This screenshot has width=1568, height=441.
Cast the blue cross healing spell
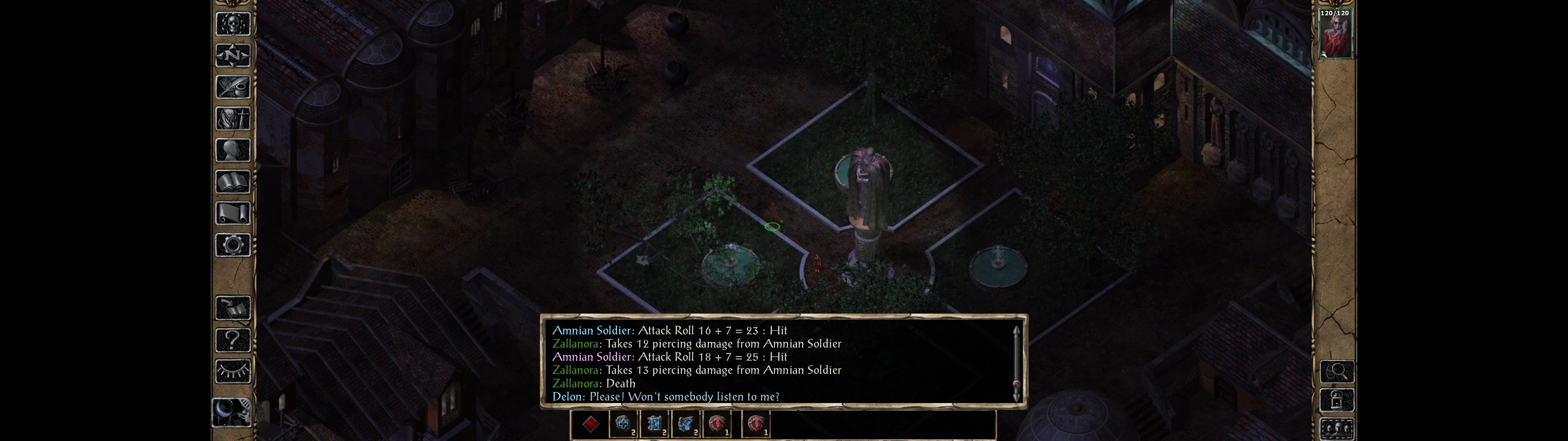tap(623, 424)
